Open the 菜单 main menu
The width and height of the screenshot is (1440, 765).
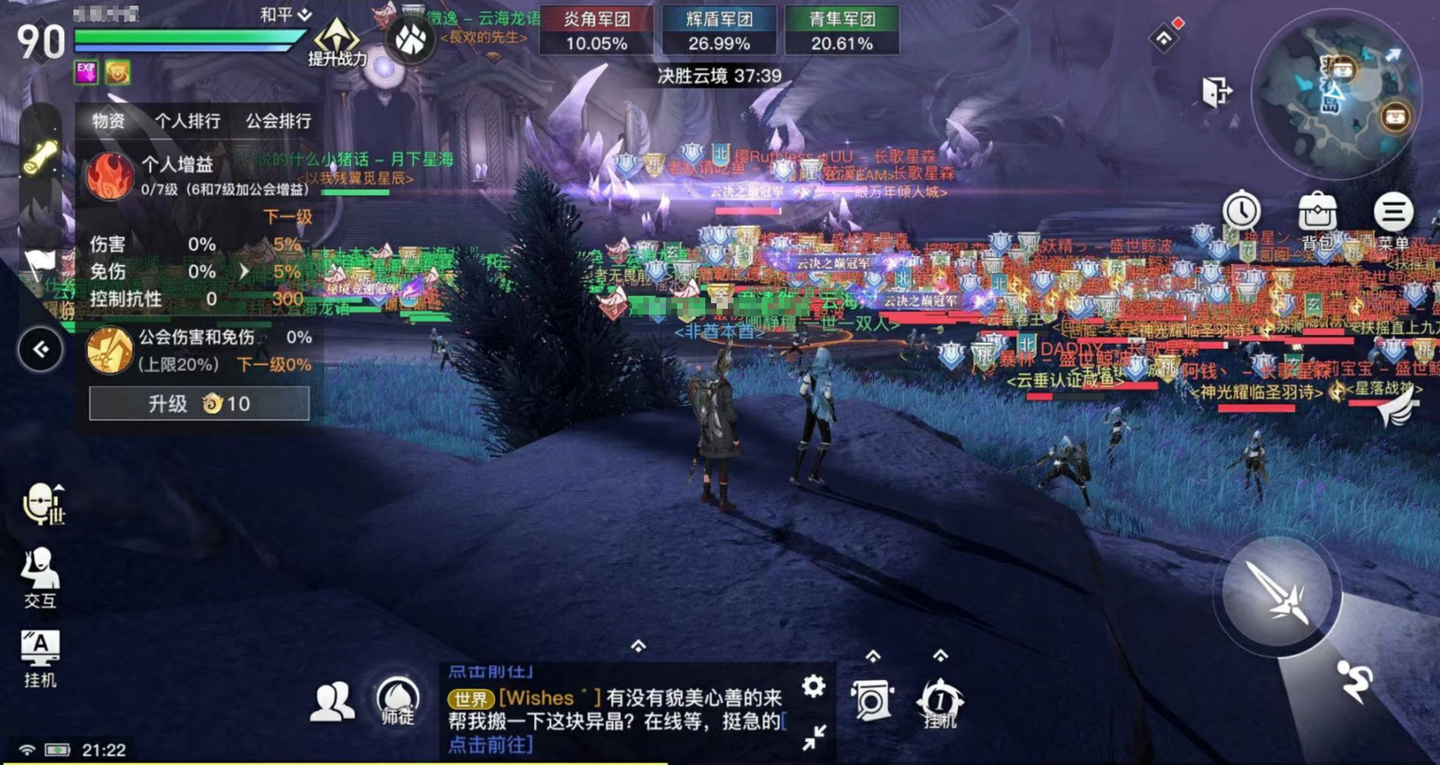pyautogui.click(x=1396, y=212)
